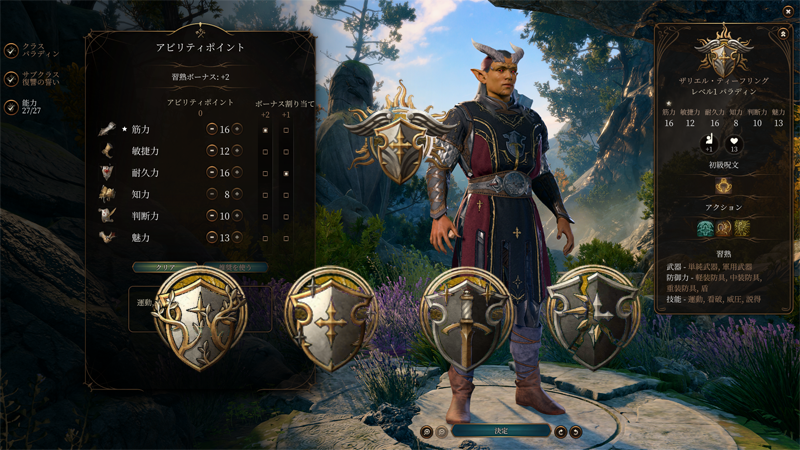This screenshot has height=450, width=800.
Task: Increase 知力 with its plus button
Action: [x=238, y=194]
